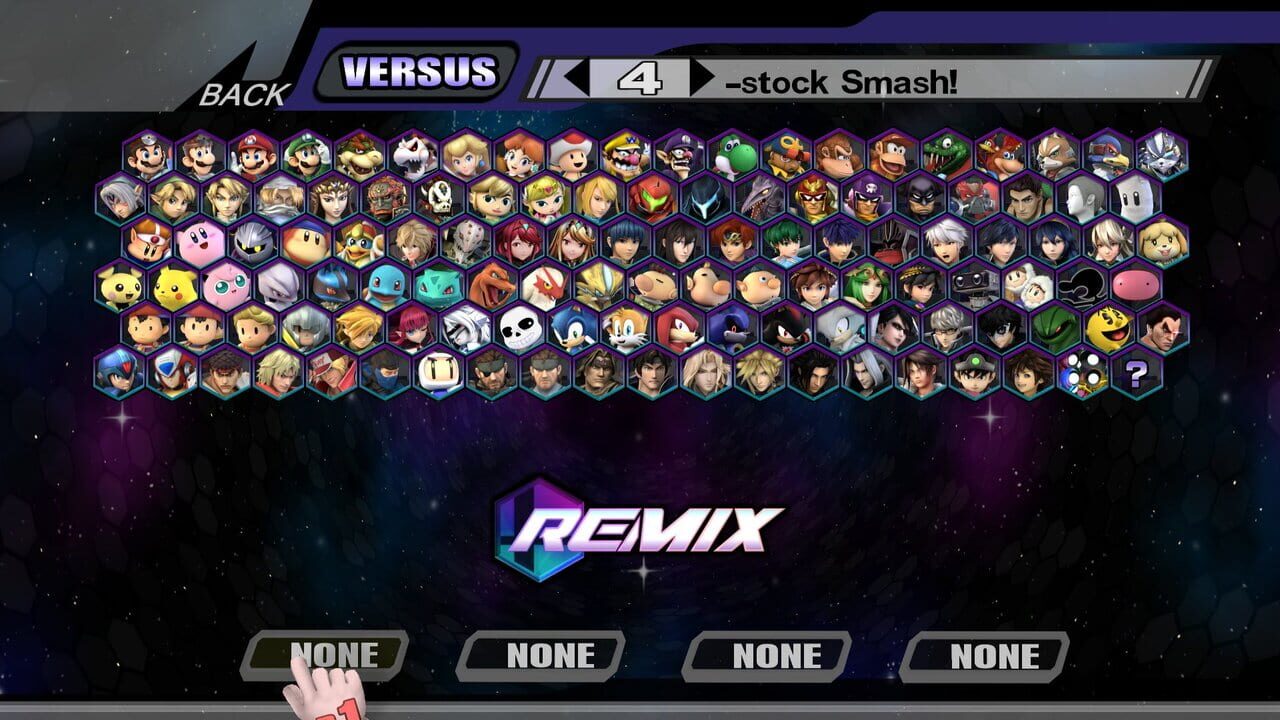Select Captain Falcon
The width and height of the screenshot is (1280, 720).
click(x=810, y=201)
